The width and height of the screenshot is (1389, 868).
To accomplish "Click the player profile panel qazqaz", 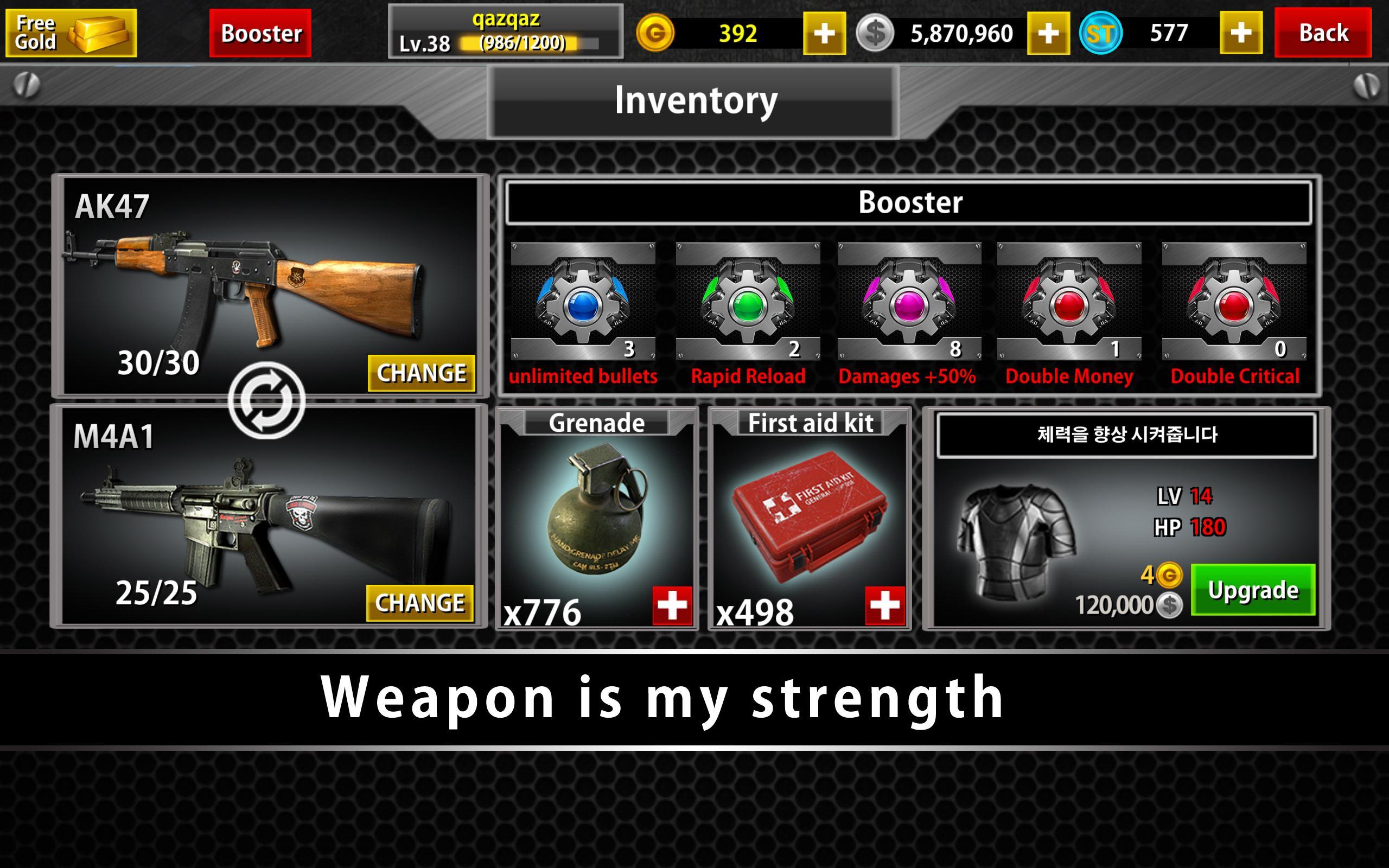I will tap(505, 31).
